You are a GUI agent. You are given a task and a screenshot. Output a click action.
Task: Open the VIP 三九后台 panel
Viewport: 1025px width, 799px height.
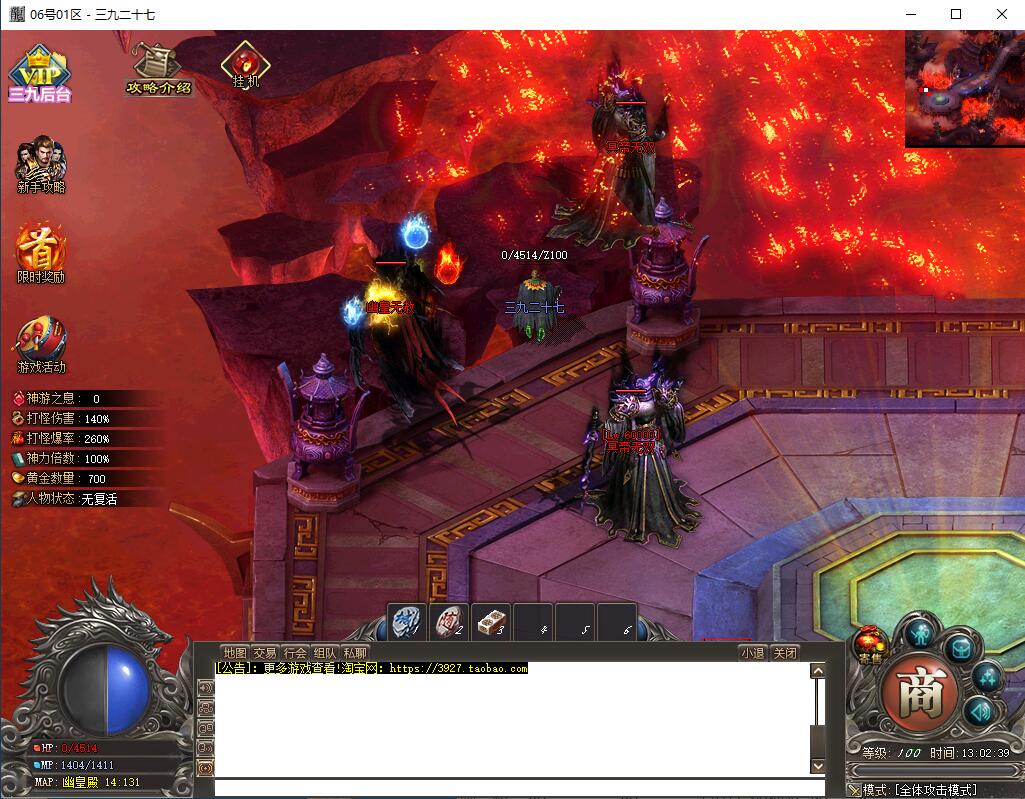39,73
